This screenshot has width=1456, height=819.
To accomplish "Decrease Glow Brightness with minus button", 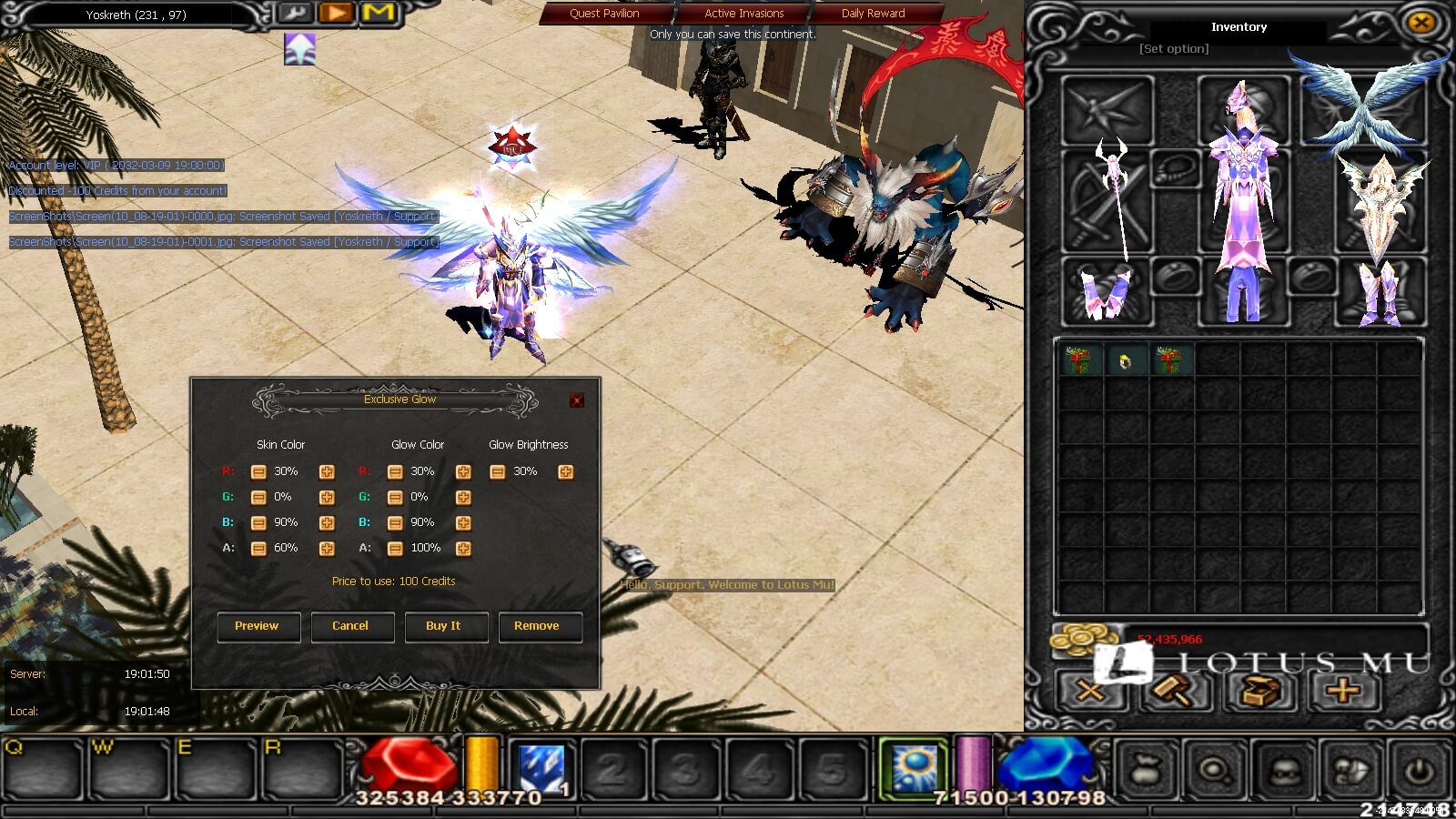I will click(x=497, y=471).
